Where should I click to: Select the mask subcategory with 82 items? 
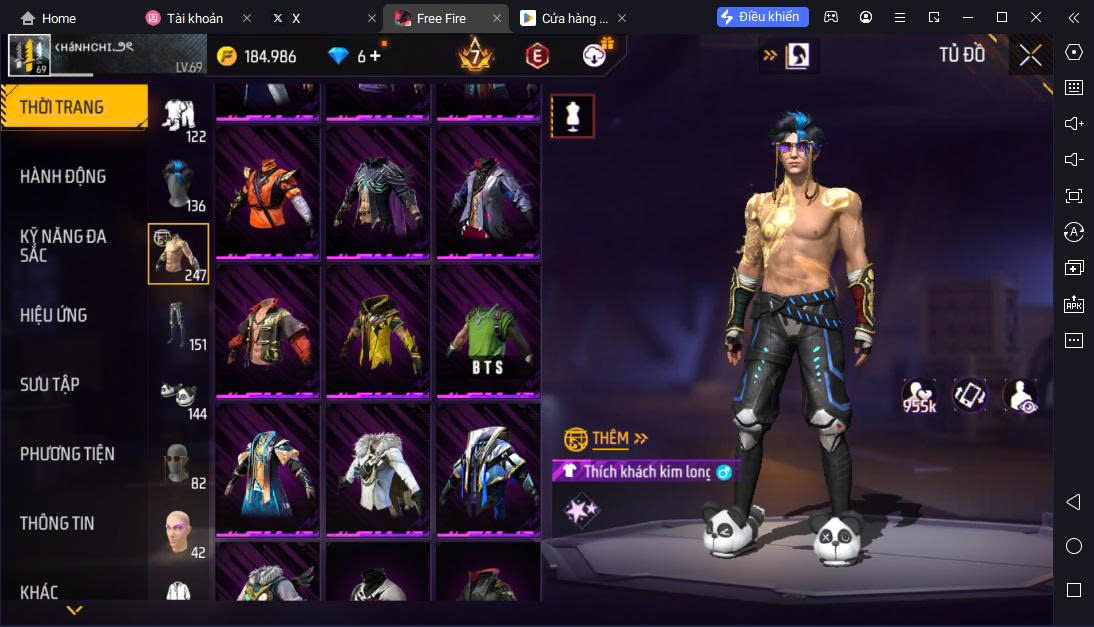(x=179, y=463)
